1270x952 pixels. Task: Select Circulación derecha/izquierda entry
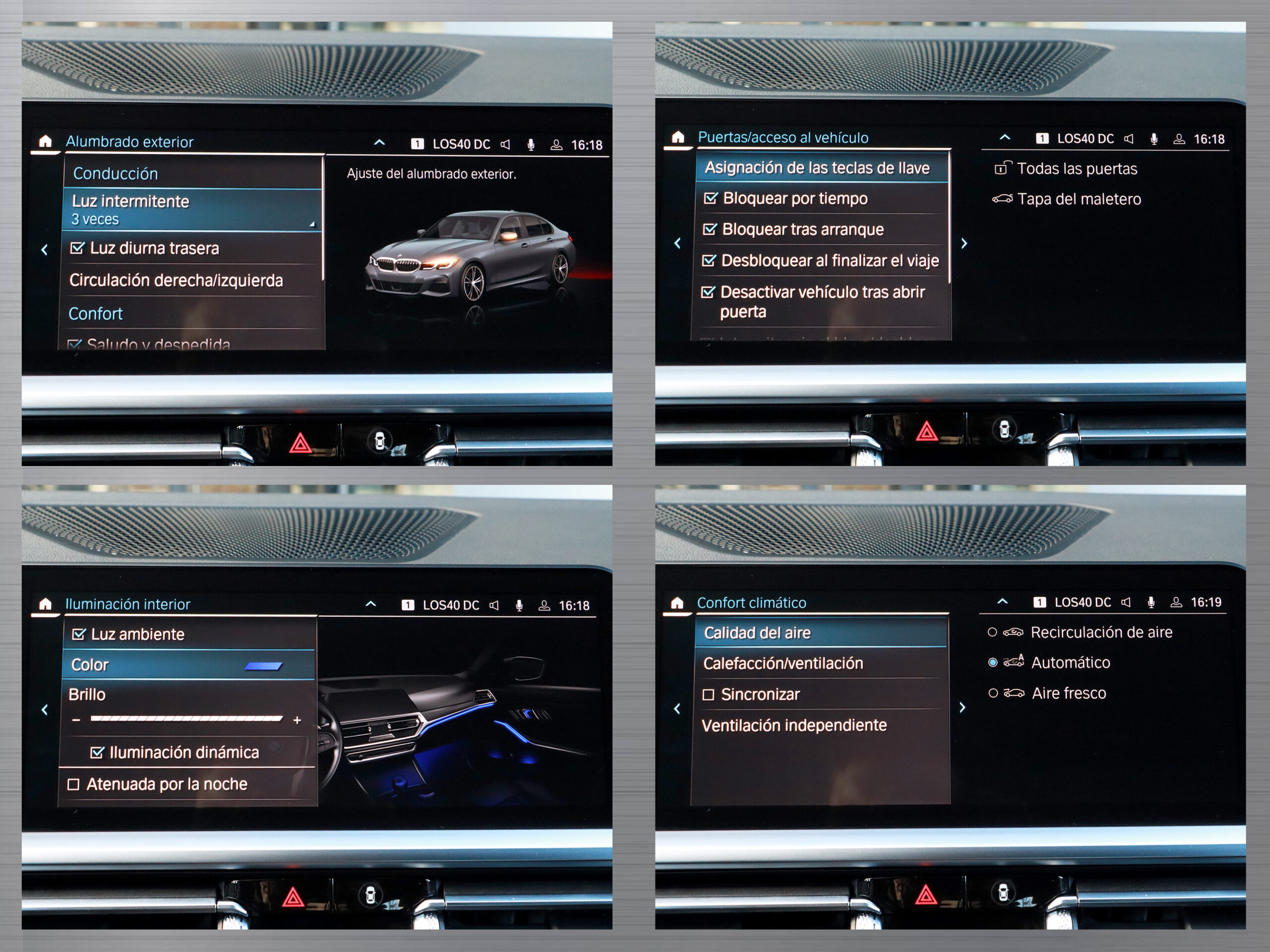pos(176,280)
